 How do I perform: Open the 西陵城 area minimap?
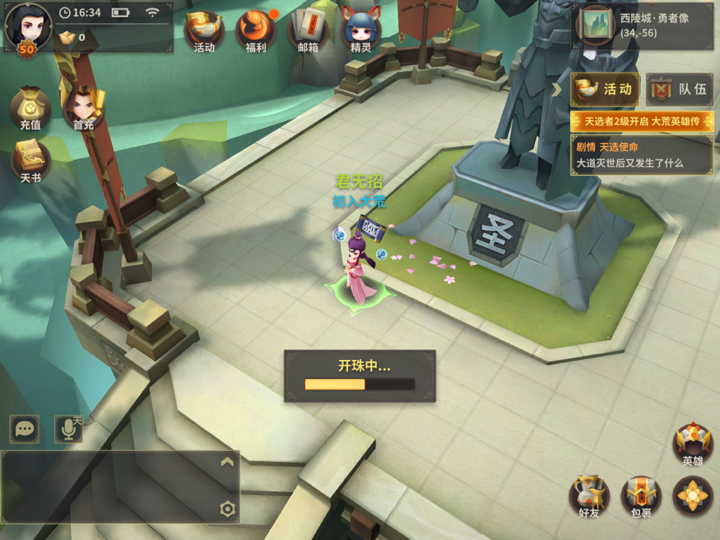(x=597, y=25)
